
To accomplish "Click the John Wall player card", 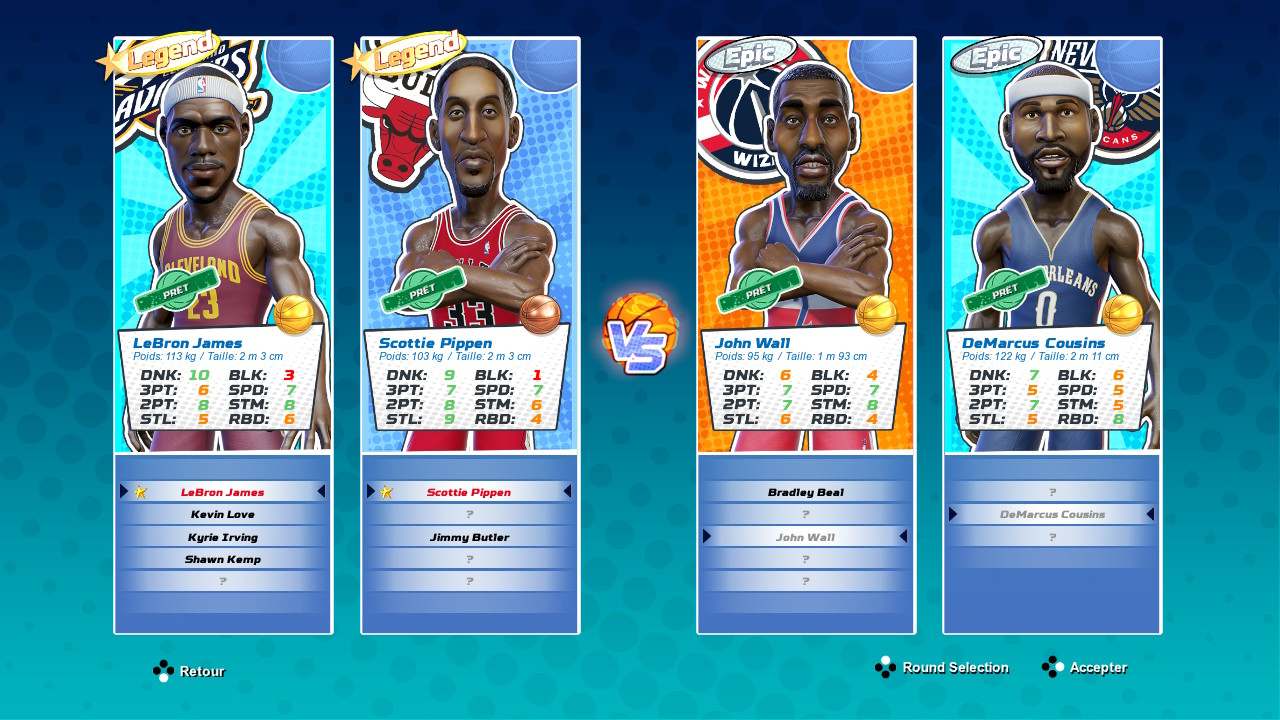I will click(x=806, y=245).
